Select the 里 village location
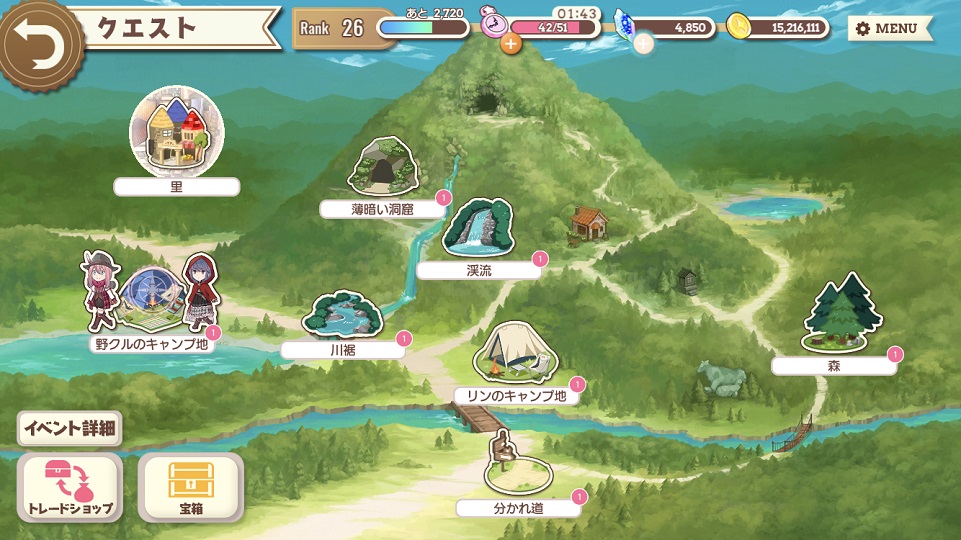 (177, 134)
